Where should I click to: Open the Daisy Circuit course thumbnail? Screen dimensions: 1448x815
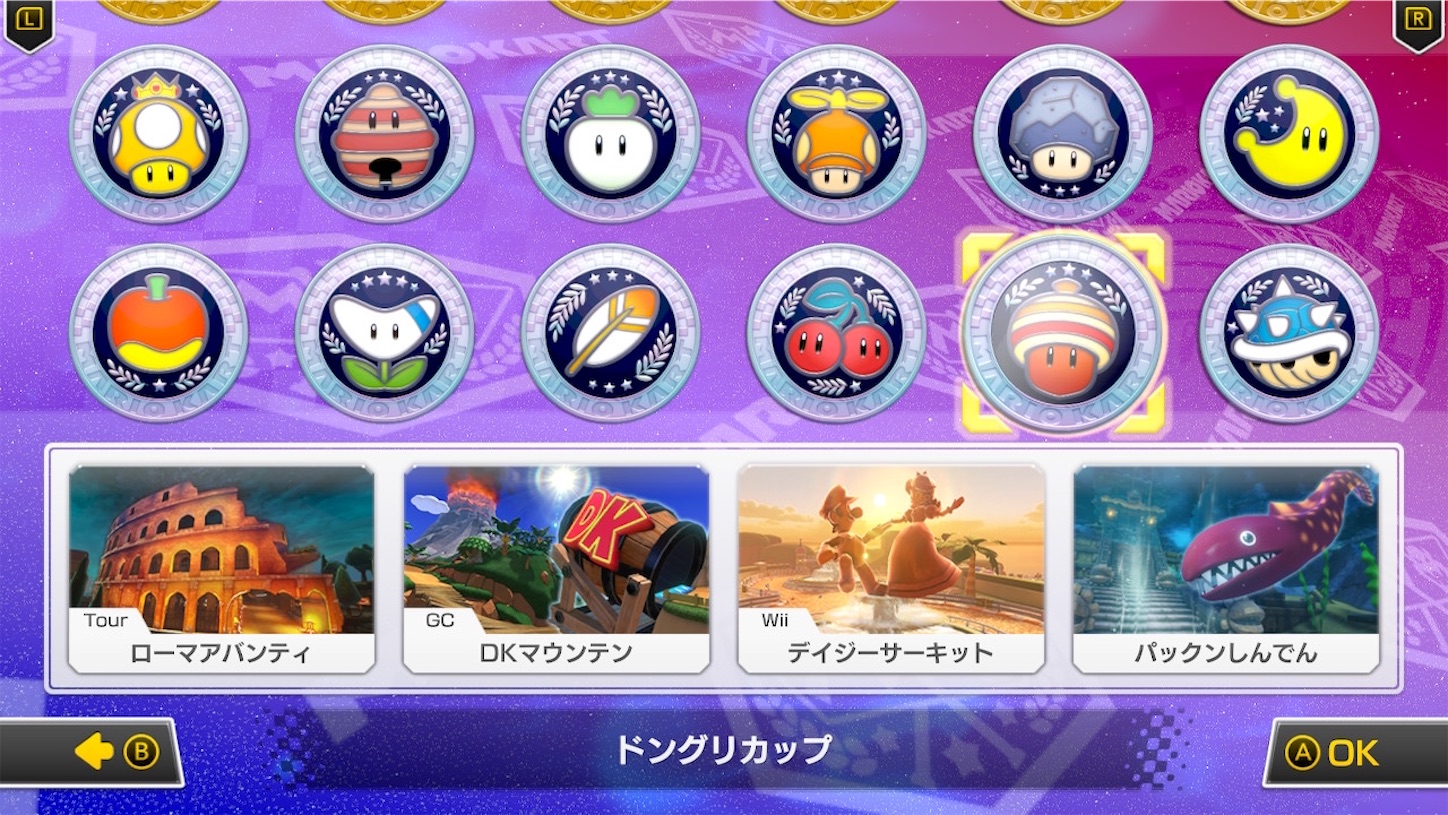[891, 565]
